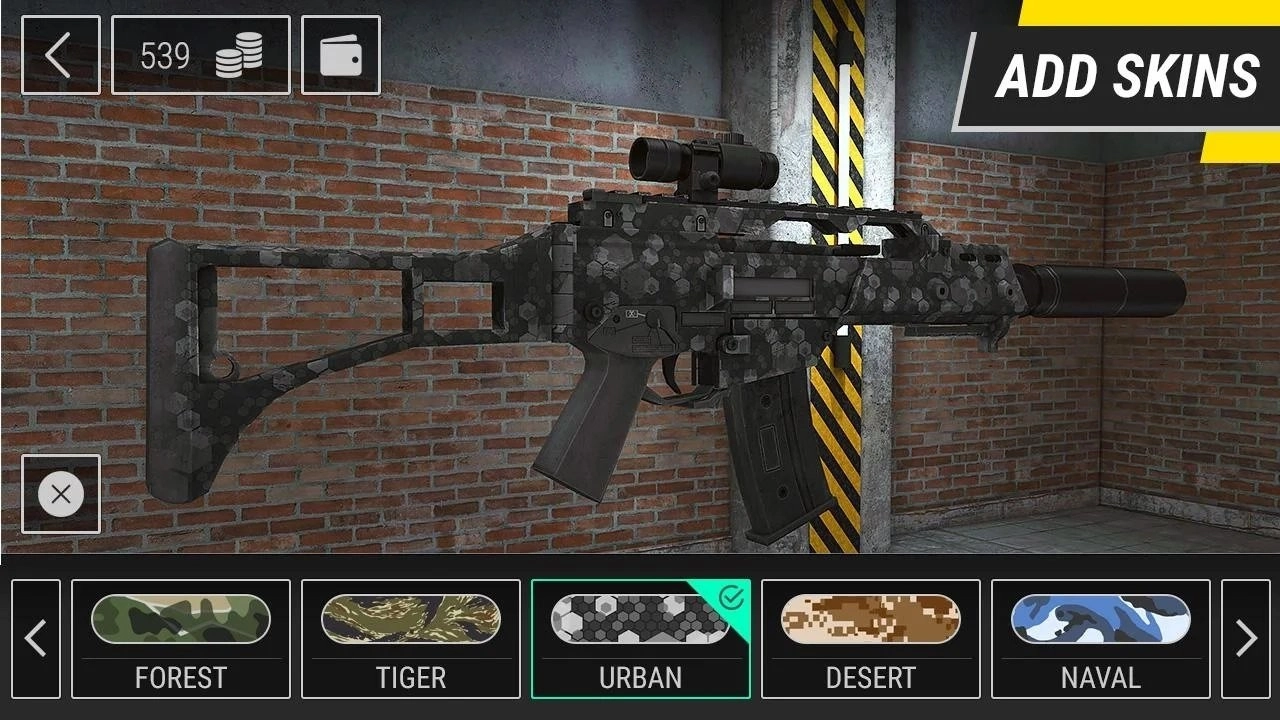This screenshot has width=1280, height=720.
Task: Tap the back arrow to exit skins
Action: 59,55
